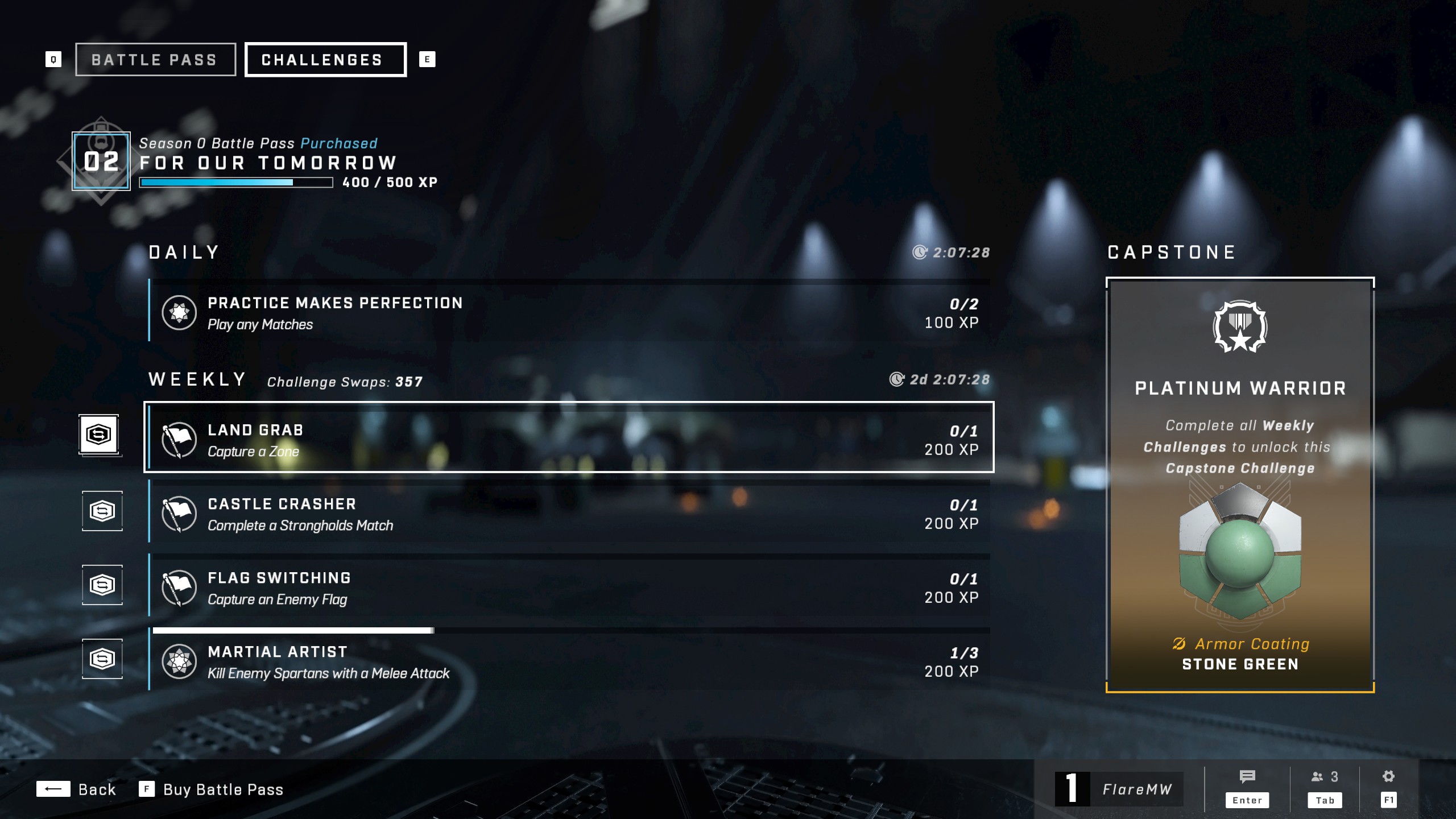Select the Challenges tab
Viewport: 1456px width, 819px height.
[325, 60]
